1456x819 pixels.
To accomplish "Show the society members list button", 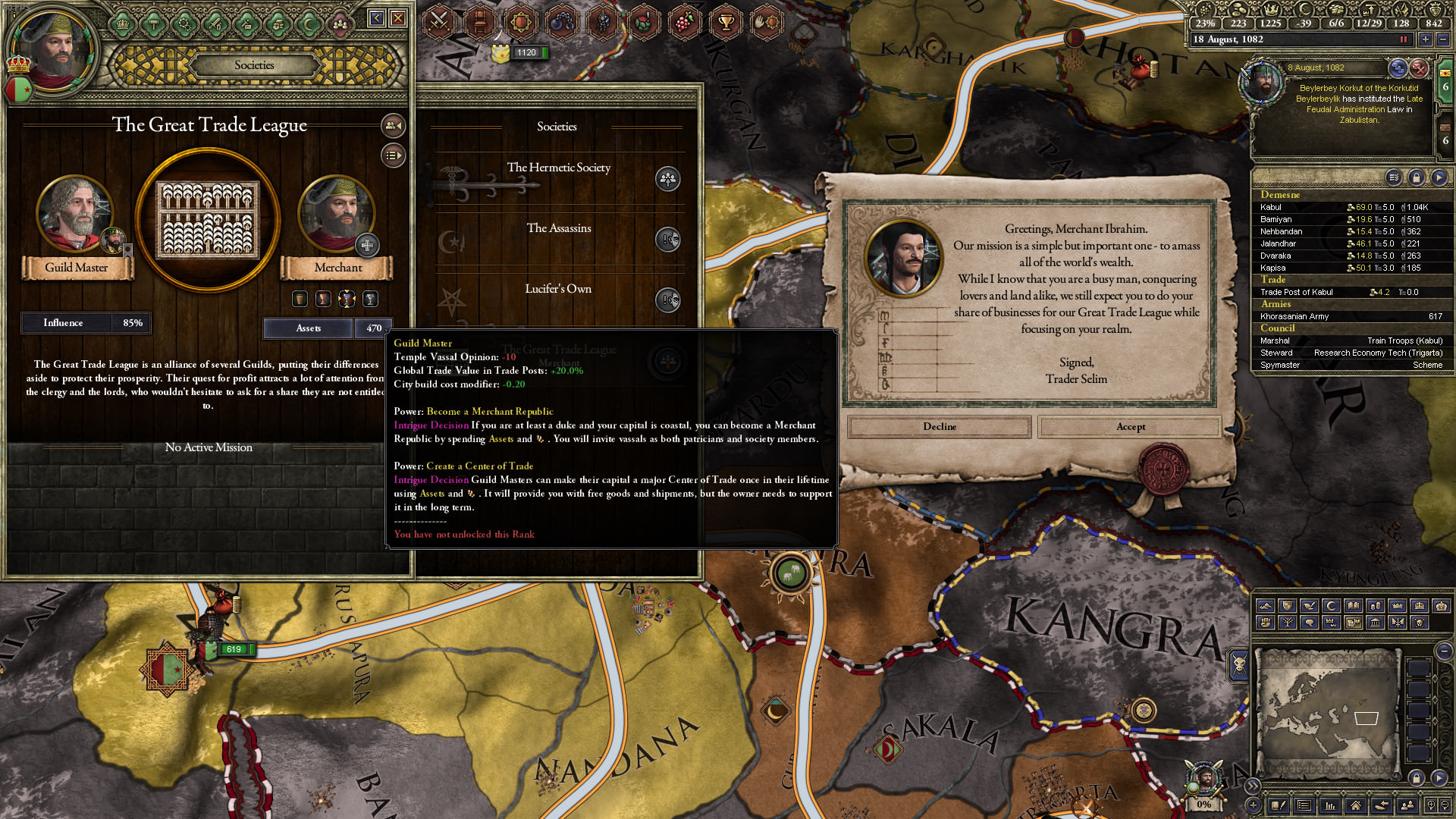I will coord(393,125).
